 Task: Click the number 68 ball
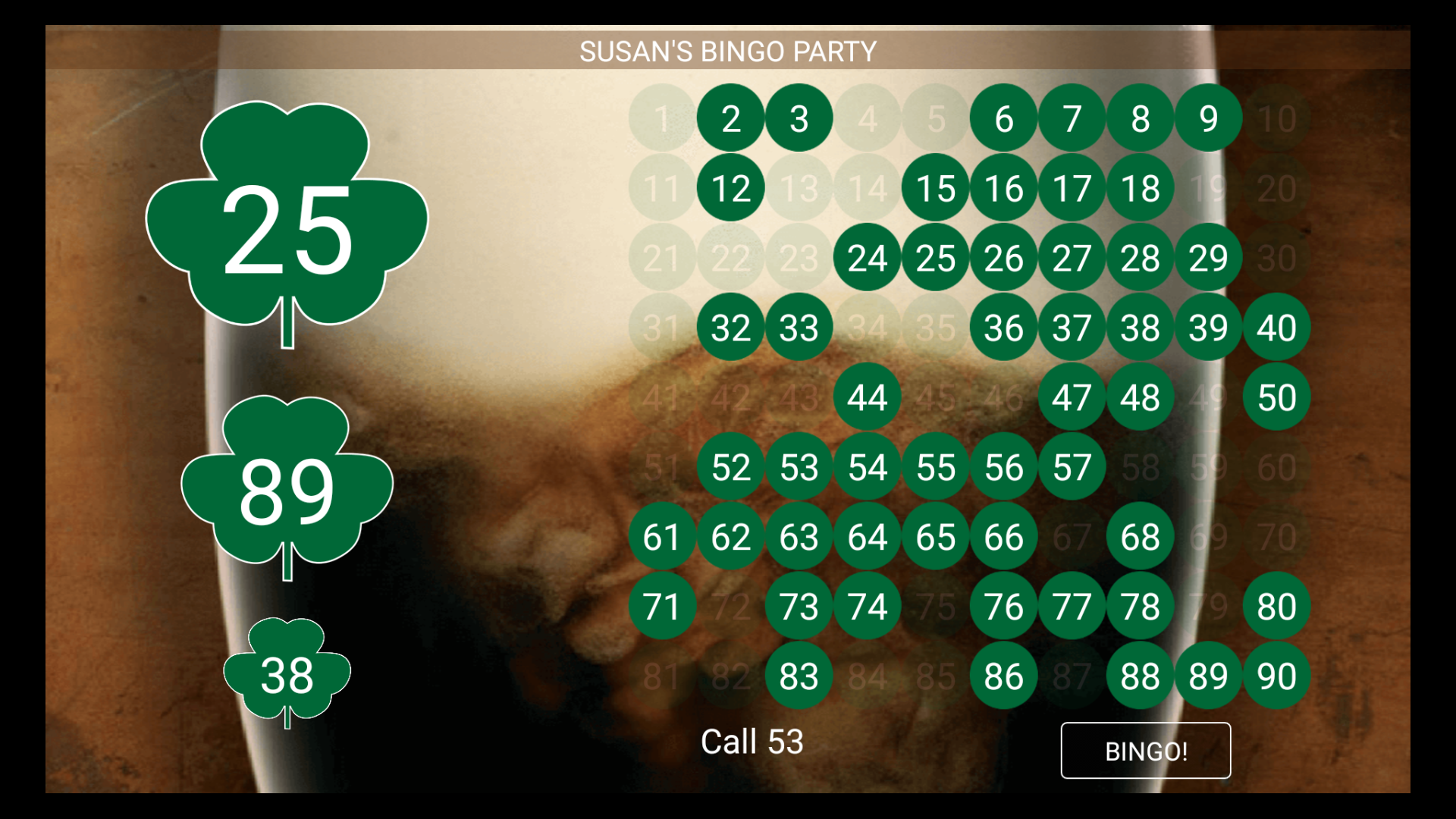(1140, 536)
